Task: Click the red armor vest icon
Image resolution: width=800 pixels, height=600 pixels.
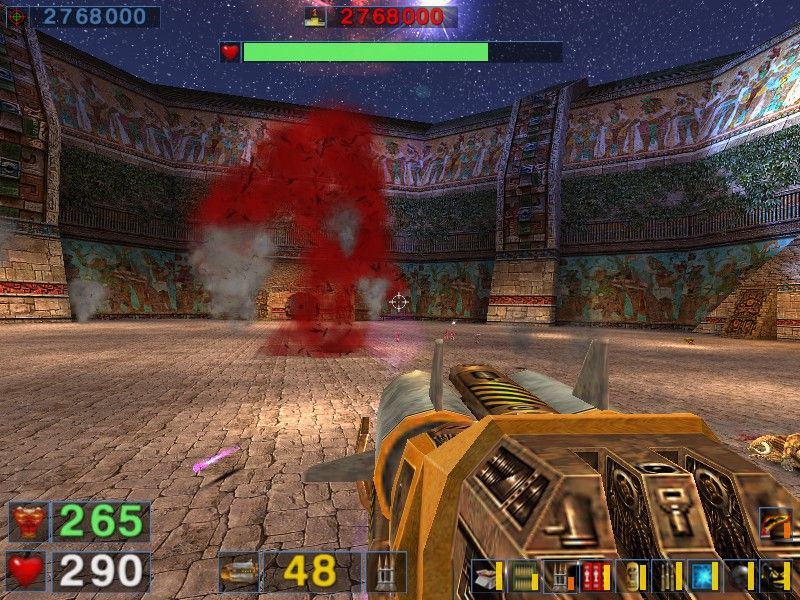Action: (x=28, y=522)
